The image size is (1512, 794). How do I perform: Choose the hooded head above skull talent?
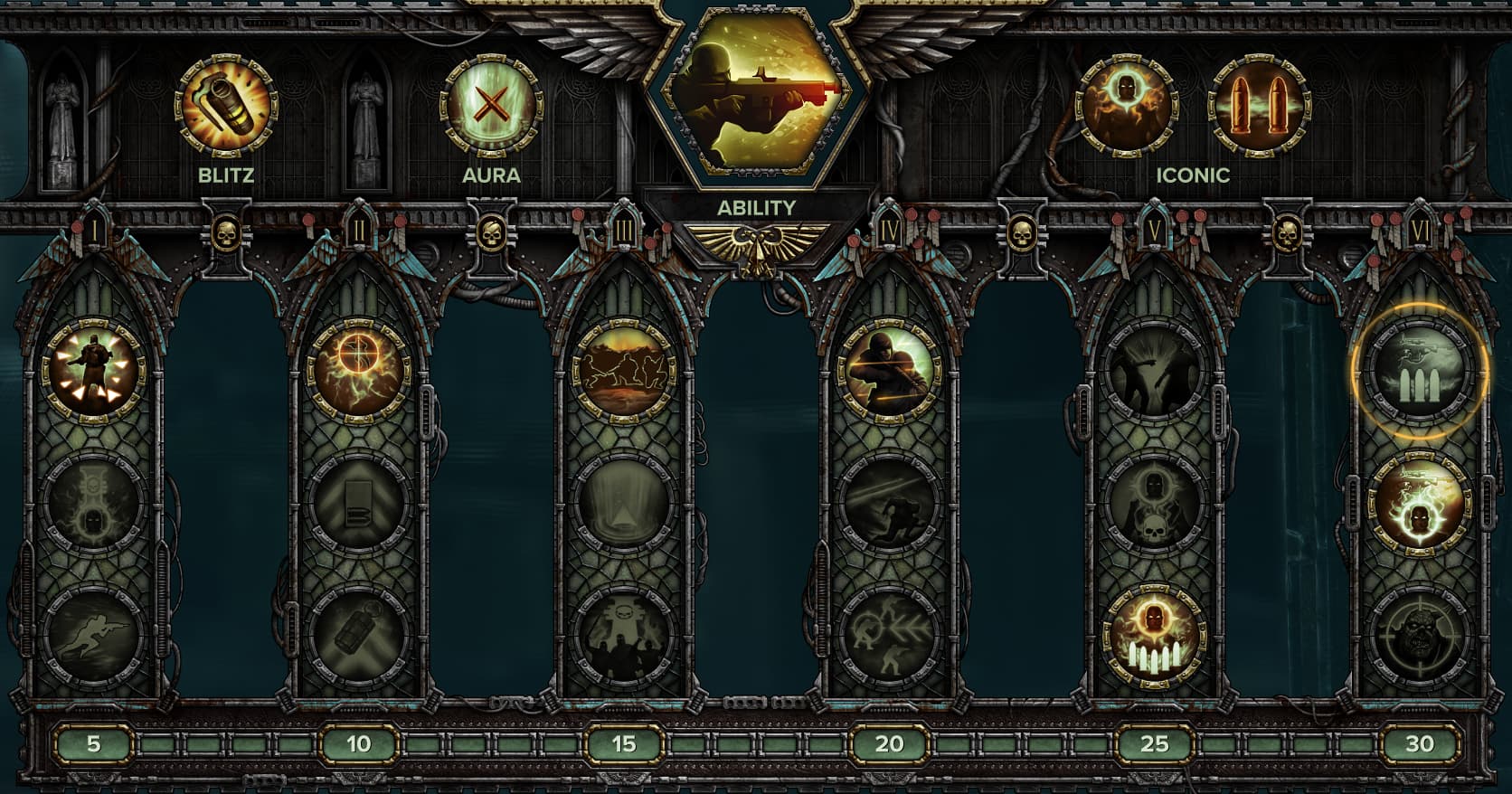tap(1154, 503)
